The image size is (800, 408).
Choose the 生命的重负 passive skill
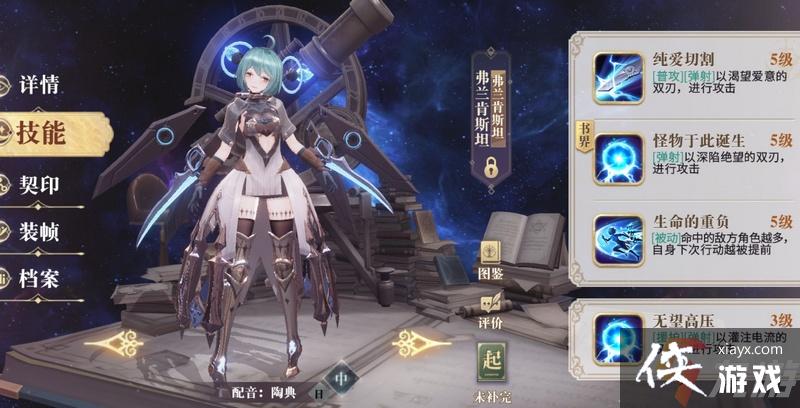[x=618, y=241]
